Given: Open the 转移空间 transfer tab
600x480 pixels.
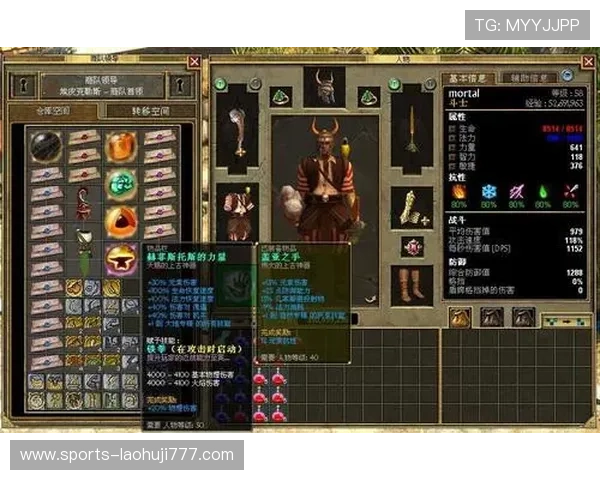Looking at the screenshot, I should click(151, 111).
